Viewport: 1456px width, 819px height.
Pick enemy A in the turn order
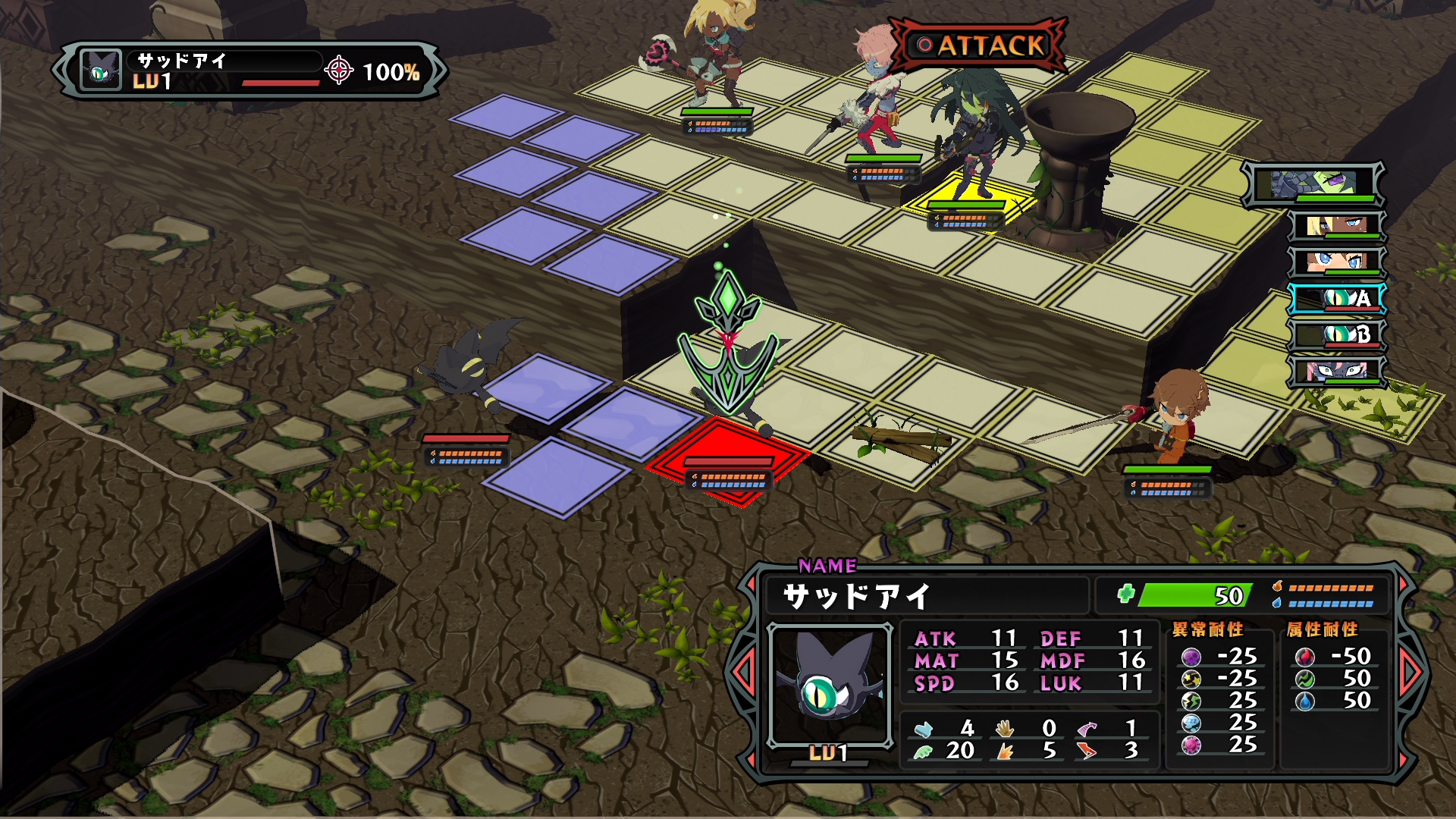click(x=1338, y=298)
